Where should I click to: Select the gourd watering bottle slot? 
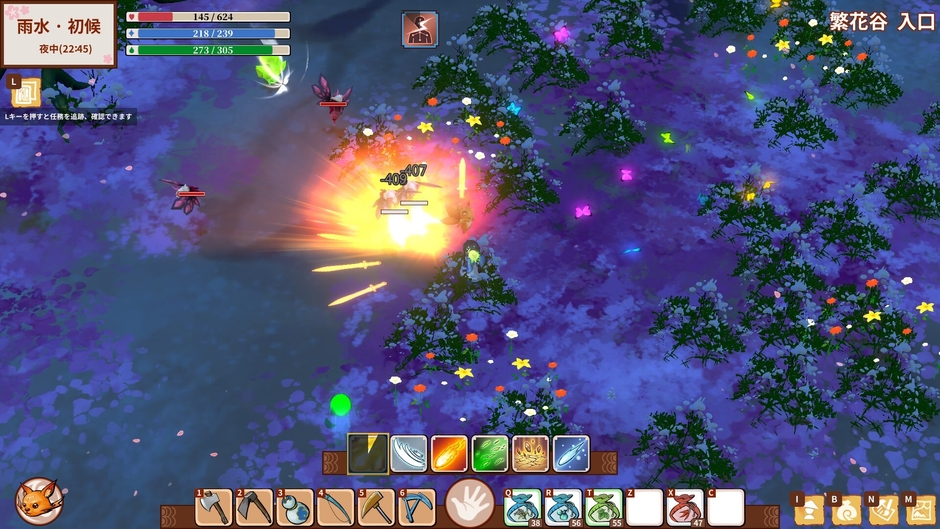[x=295, y=507]
